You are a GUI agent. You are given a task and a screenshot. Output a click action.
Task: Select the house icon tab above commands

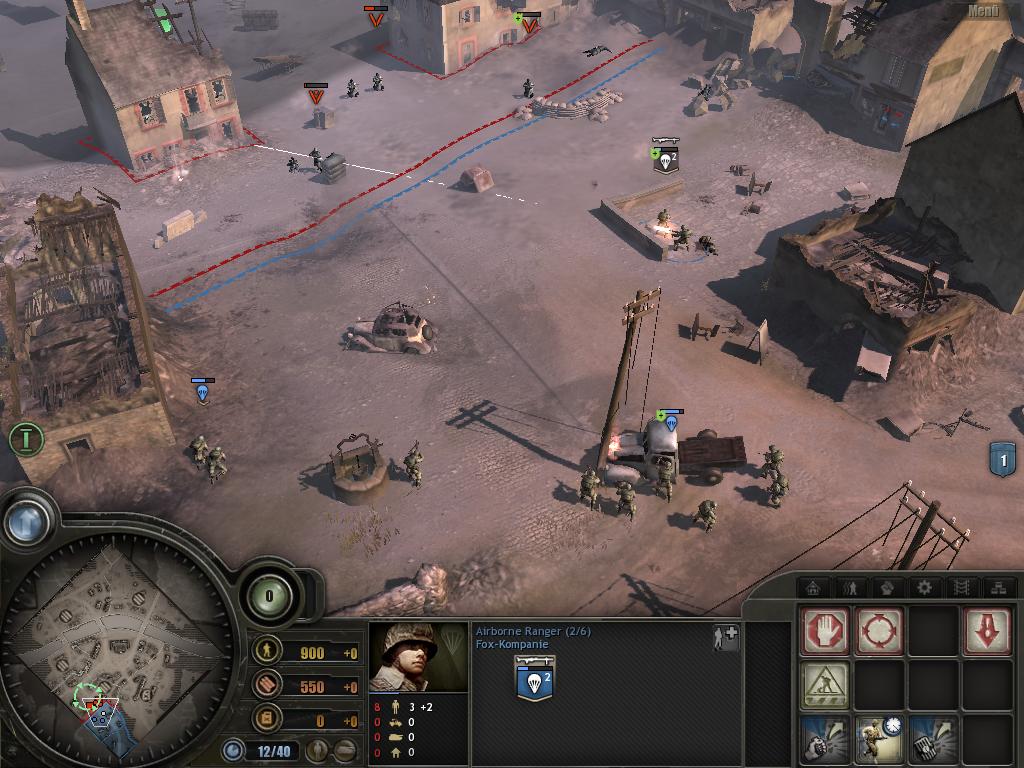pyautogui.click(x=814, y=587)
